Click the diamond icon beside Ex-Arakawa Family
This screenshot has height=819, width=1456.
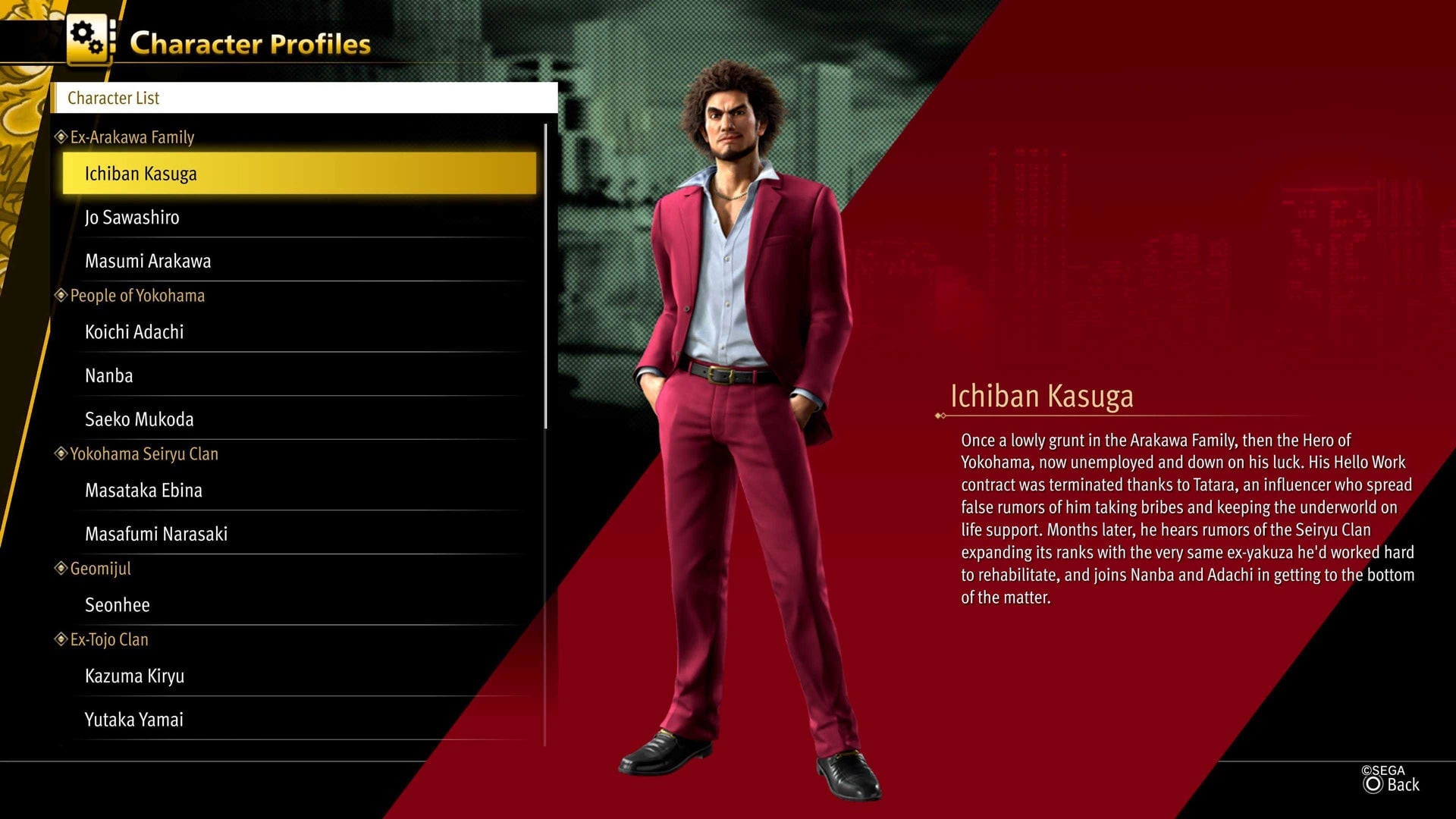point(61,137)
